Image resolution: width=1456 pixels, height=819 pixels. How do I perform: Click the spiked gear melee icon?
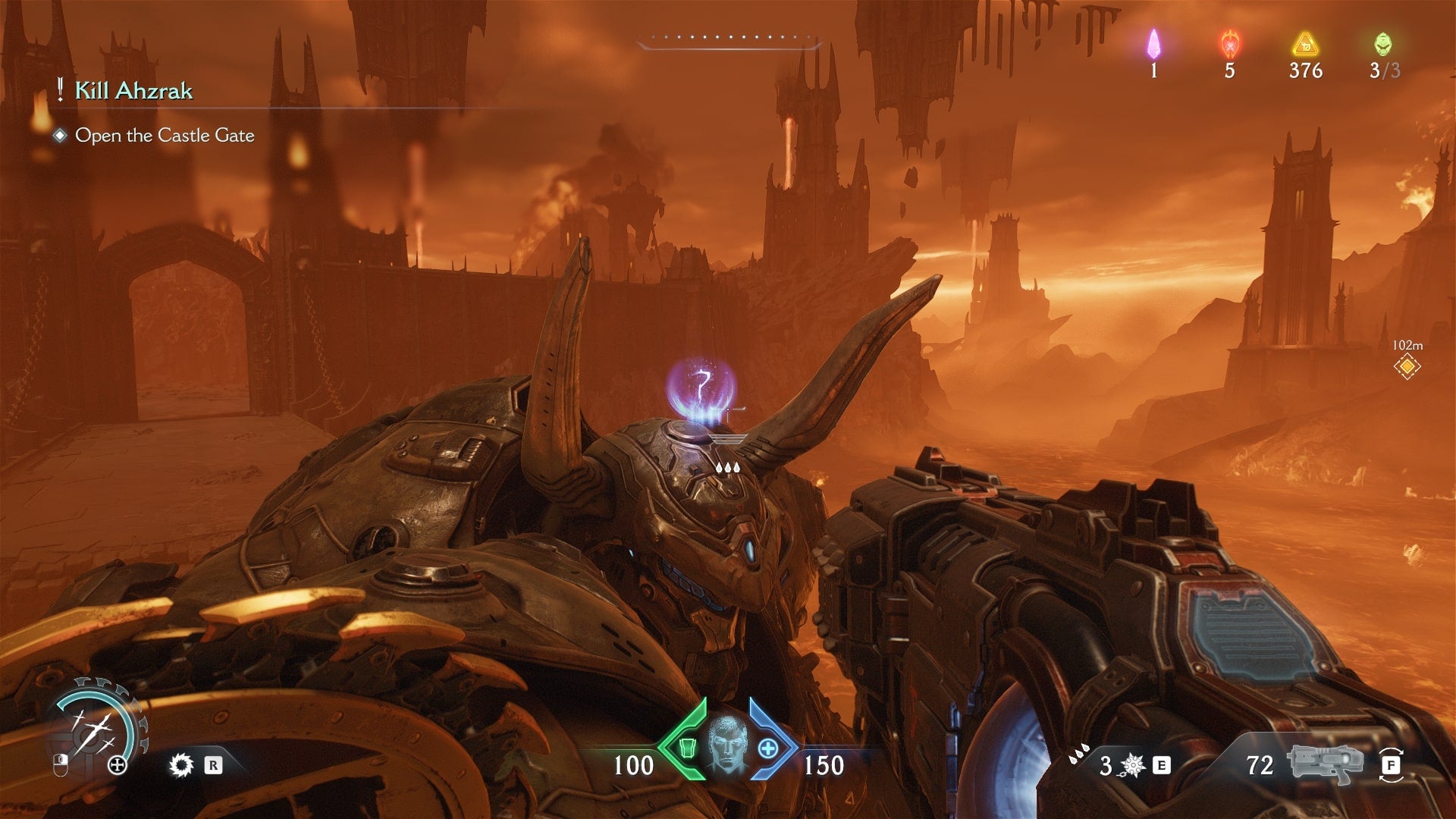(x=181, y=765)
